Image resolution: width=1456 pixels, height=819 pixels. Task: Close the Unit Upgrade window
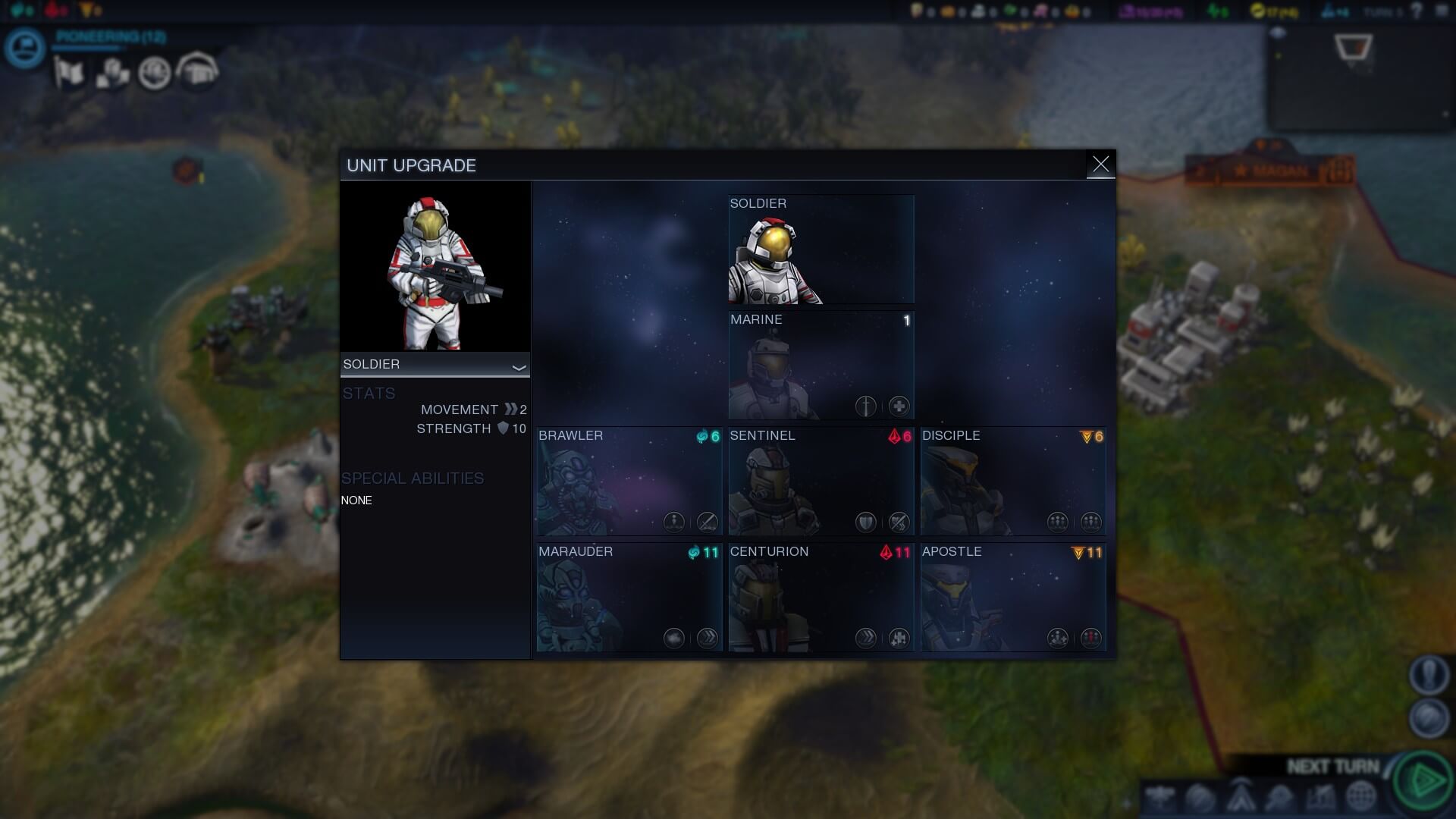[x=1100, y=164]
